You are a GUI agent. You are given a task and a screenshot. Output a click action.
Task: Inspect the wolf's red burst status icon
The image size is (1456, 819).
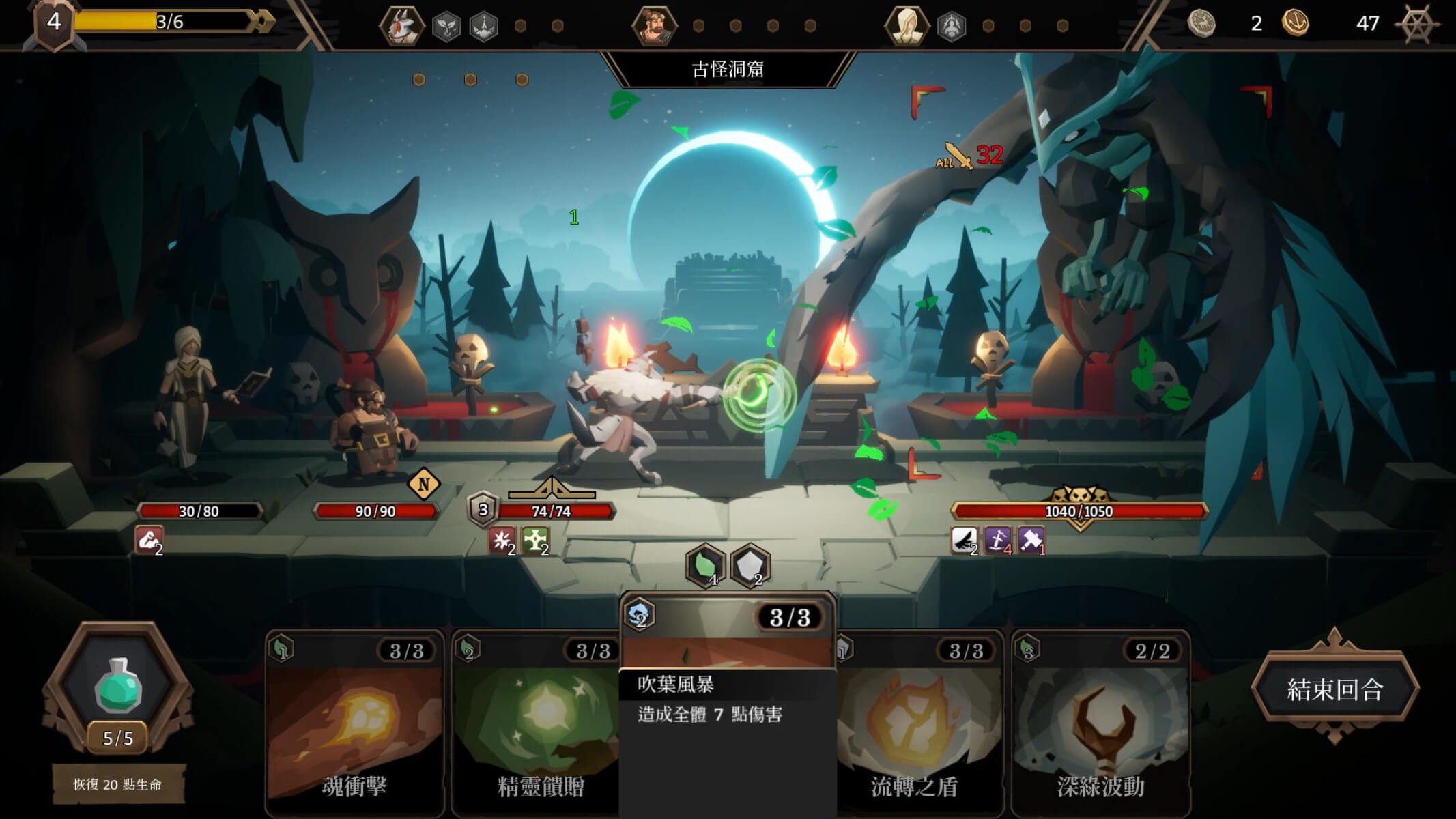pyautogui.click(x=502, y=541)
